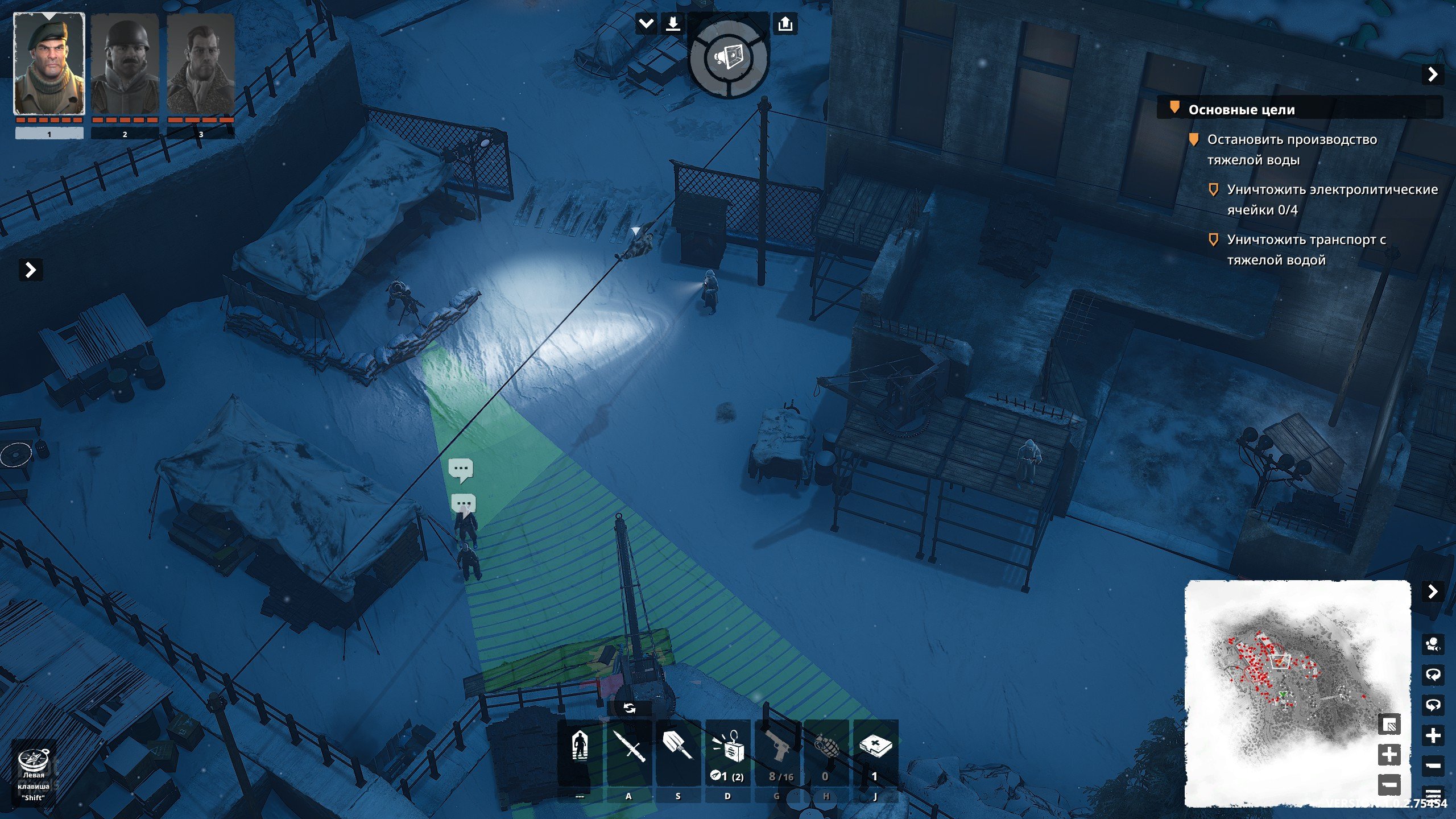Select the third squad member portrait
Screen dimensions: 1456x819
[x=200, y=64]
